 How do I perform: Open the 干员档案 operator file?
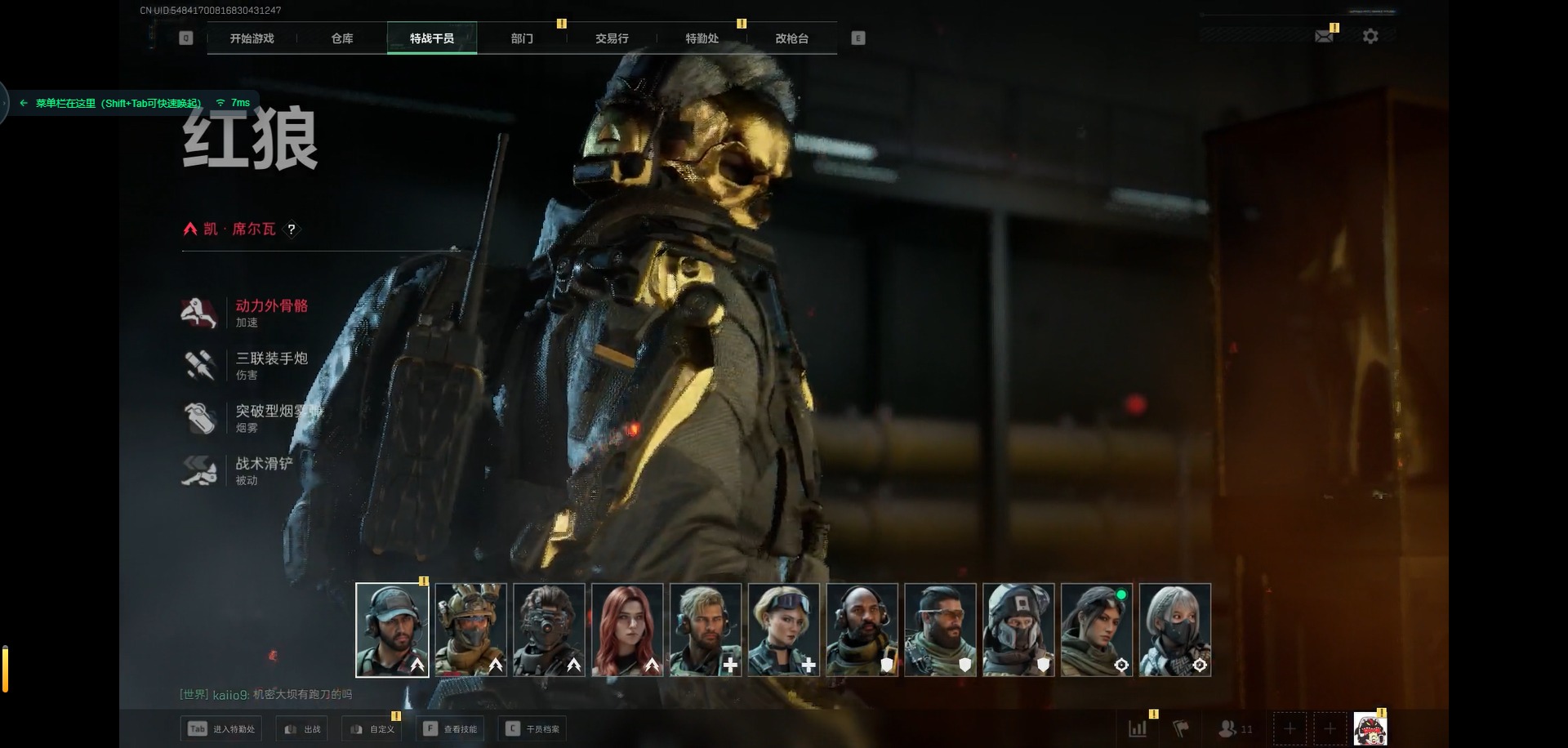(x=533, y=729)
